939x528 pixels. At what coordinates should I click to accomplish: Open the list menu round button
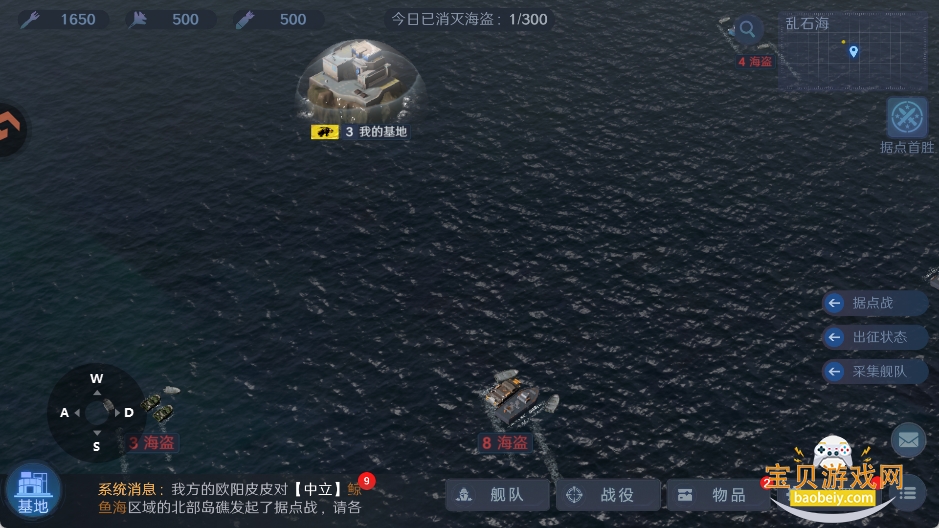(x=907, y=492)
